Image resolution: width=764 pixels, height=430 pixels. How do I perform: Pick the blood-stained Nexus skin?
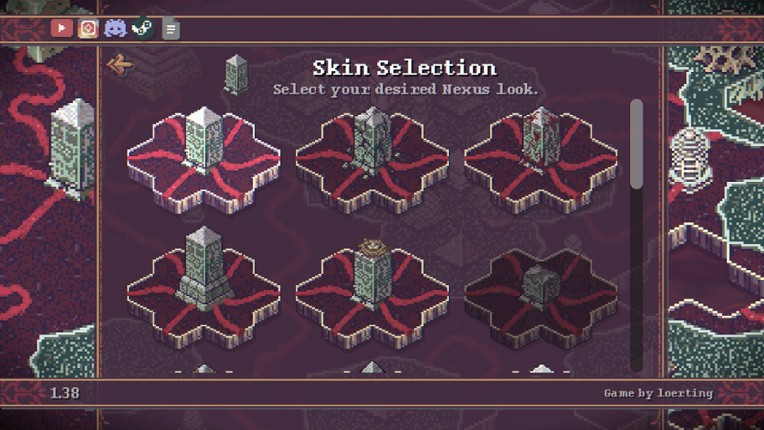point(541,150)
